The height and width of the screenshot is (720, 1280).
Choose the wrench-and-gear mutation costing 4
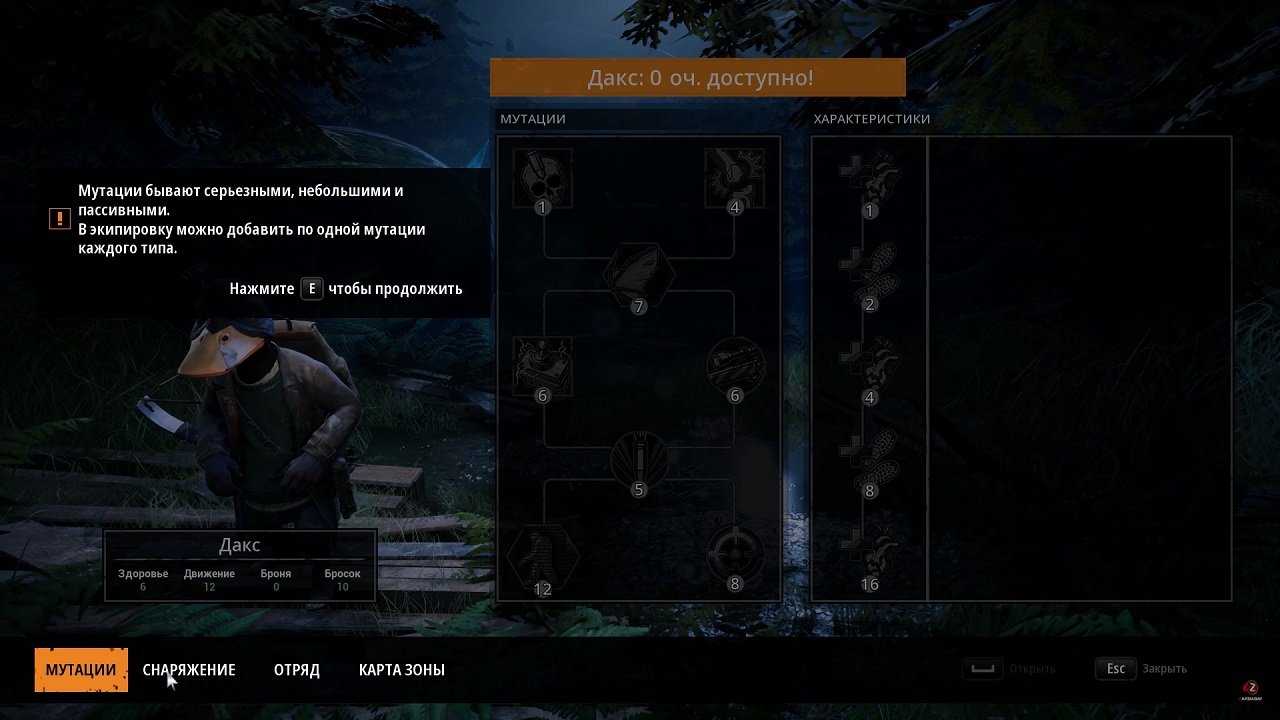click(x=735, y=179)
